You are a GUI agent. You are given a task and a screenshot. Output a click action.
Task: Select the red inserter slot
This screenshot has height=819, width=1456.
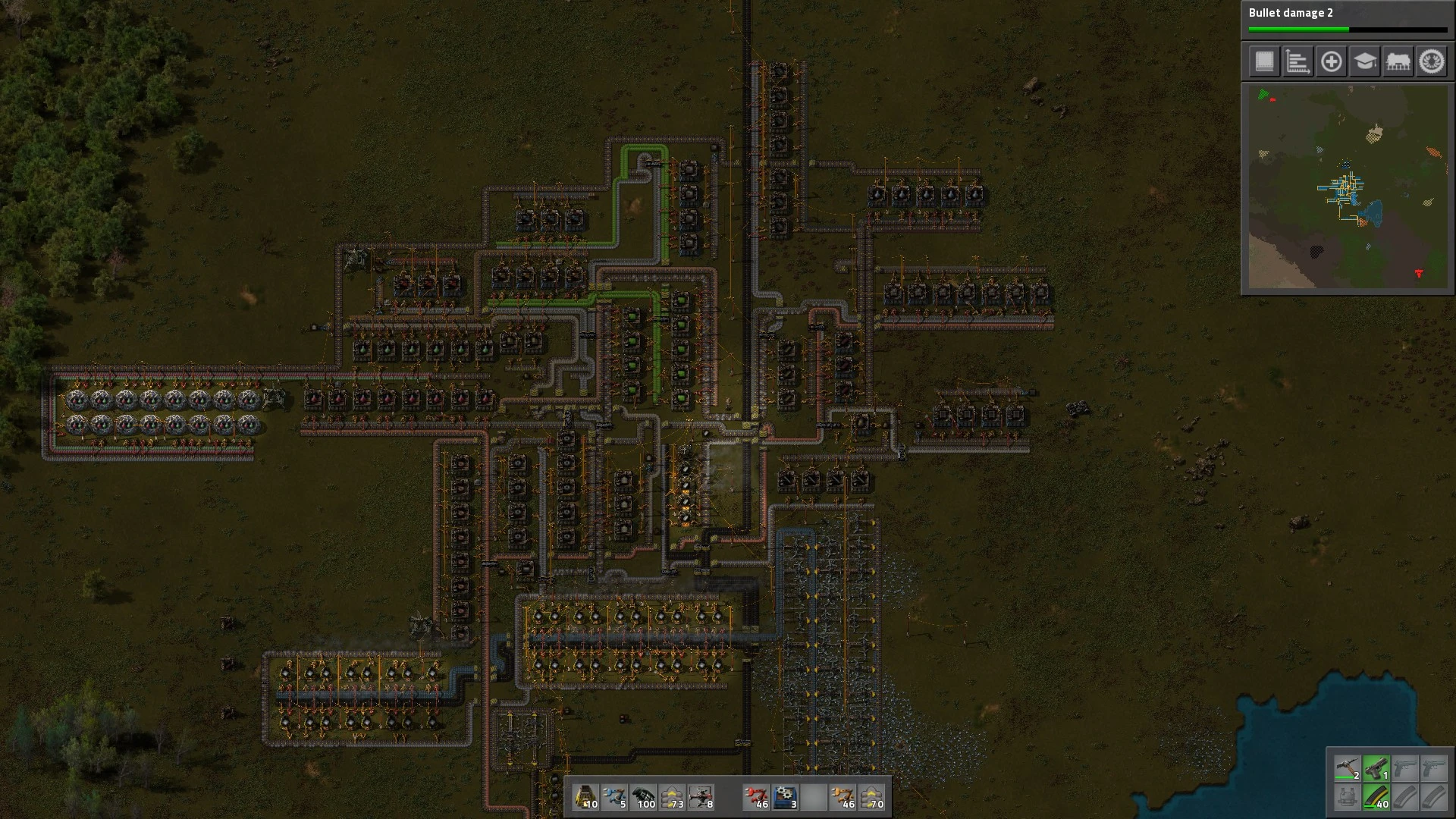[756, 797]
